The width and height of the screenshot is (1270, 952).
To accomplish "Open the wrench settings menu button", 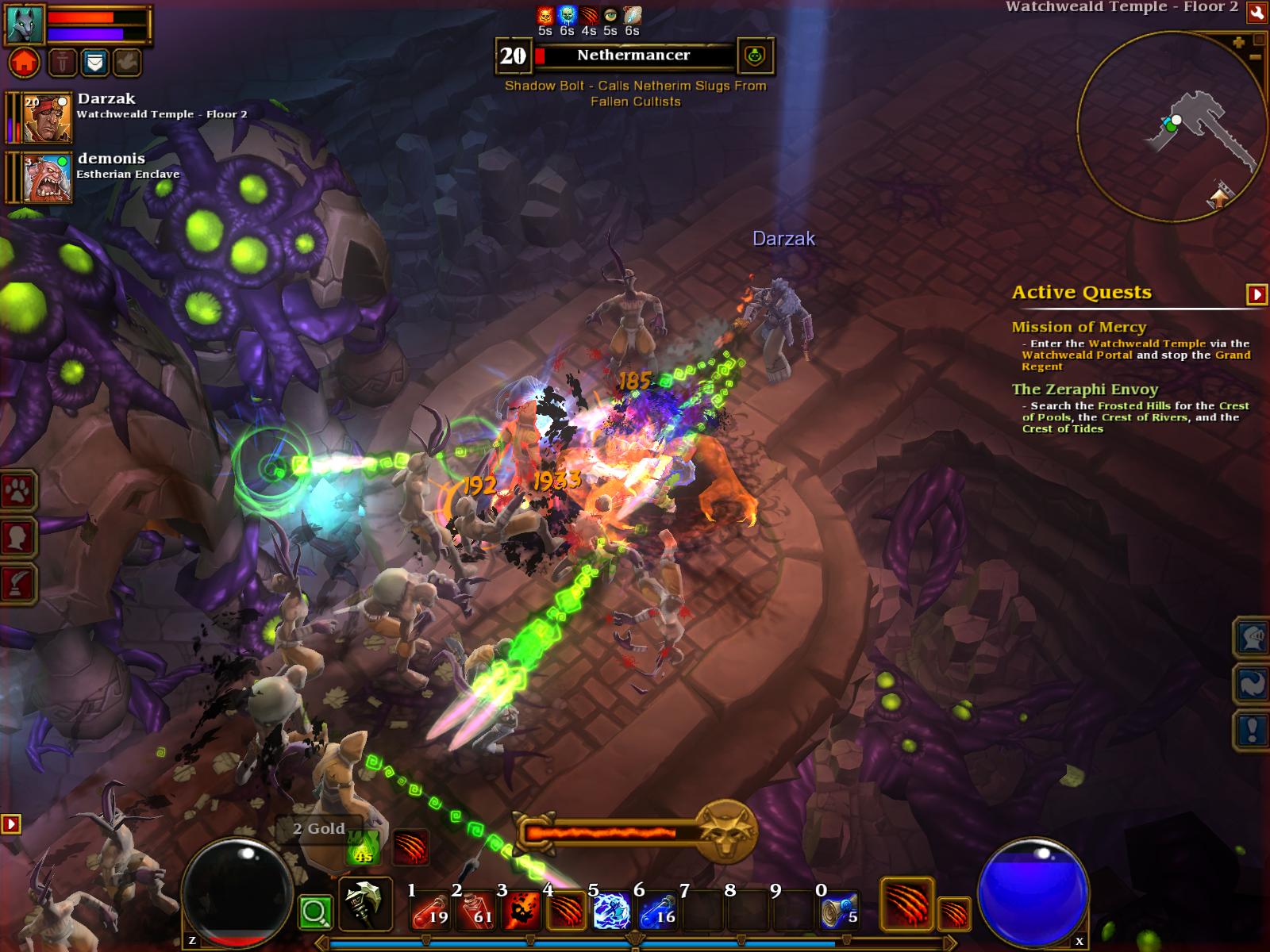I will coord(1257,13).
